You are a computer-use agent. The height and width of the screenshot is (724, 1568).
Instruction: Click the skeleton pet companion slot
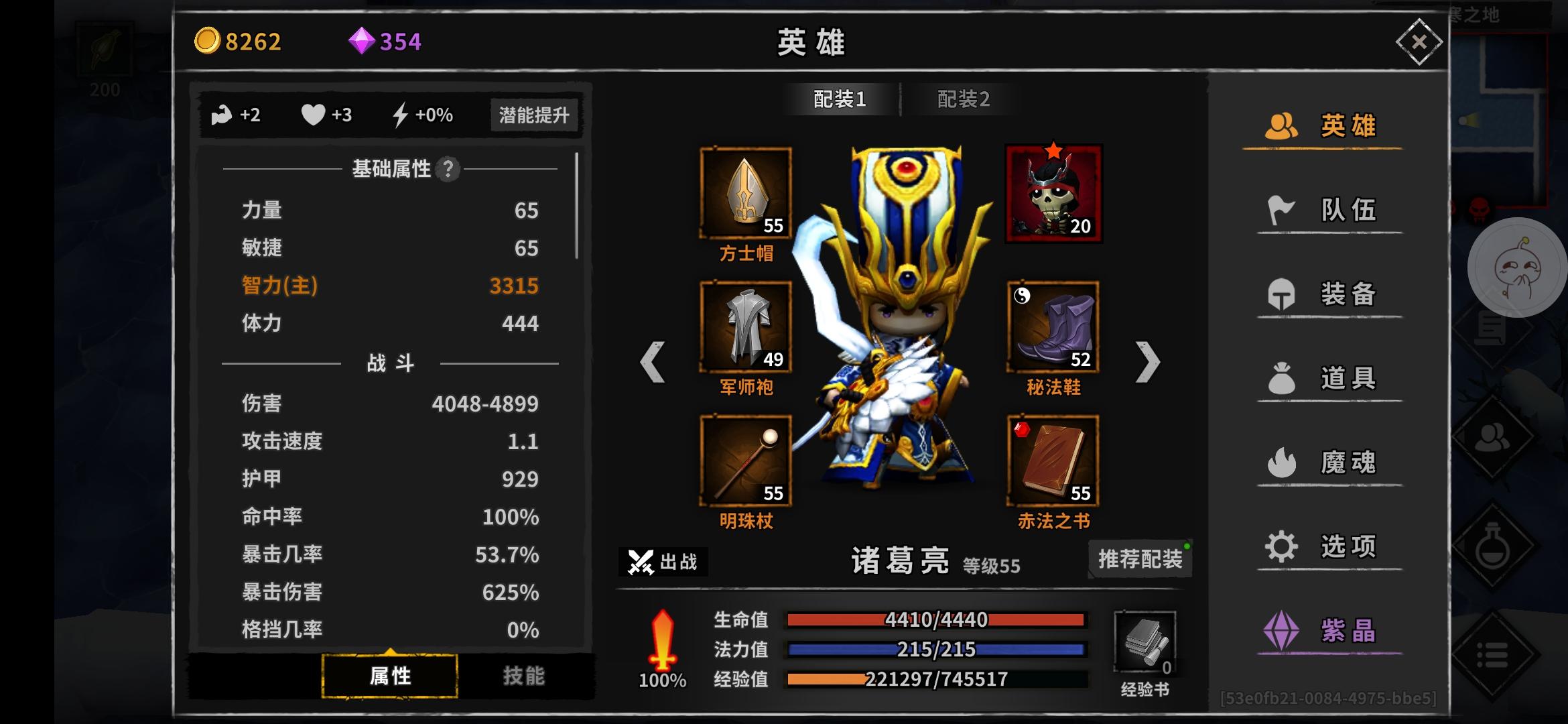tap(1053, 193)
